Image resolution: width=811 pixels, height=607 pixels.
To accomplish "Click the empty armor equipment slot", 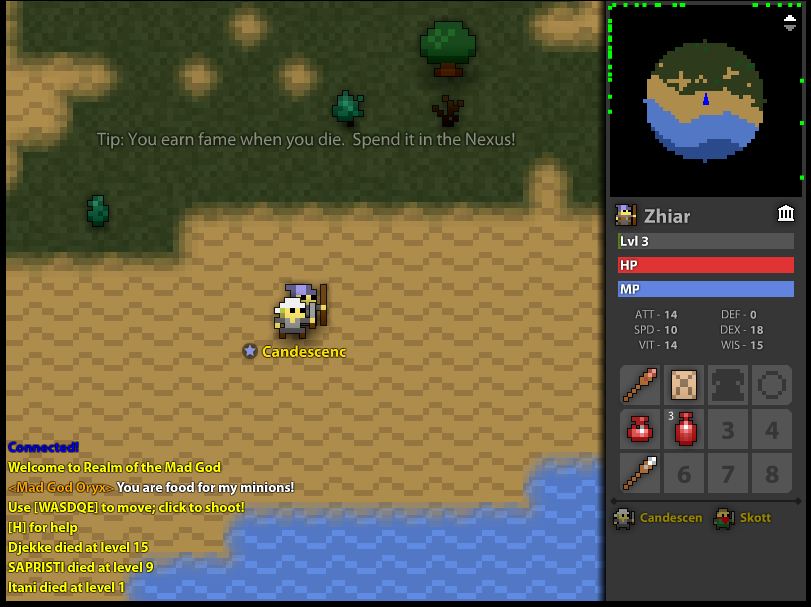I will [728, 385].
